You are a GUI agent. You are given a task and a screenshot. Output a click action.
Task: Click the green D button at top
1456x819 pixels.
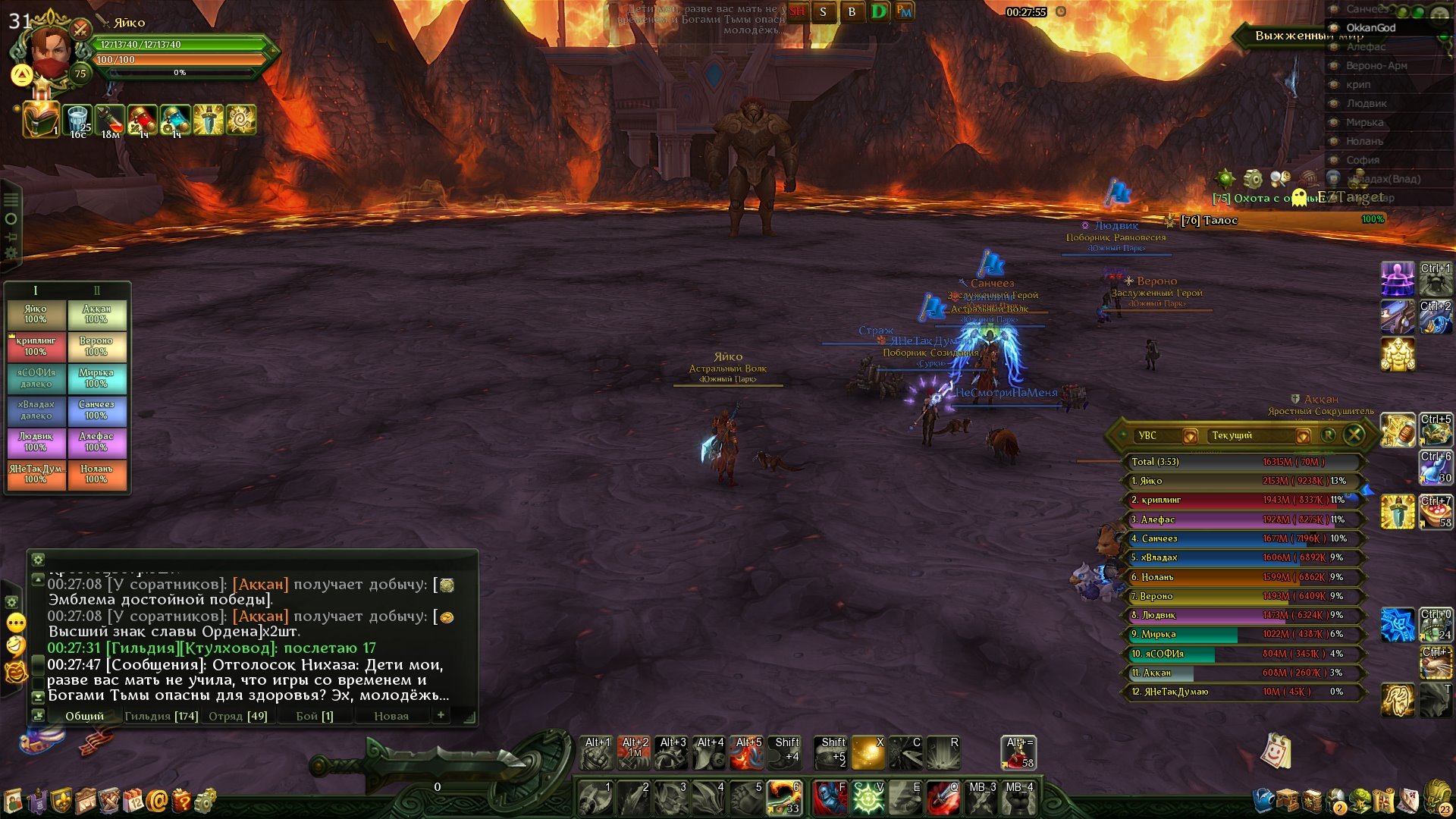click(x=878, y=11)
